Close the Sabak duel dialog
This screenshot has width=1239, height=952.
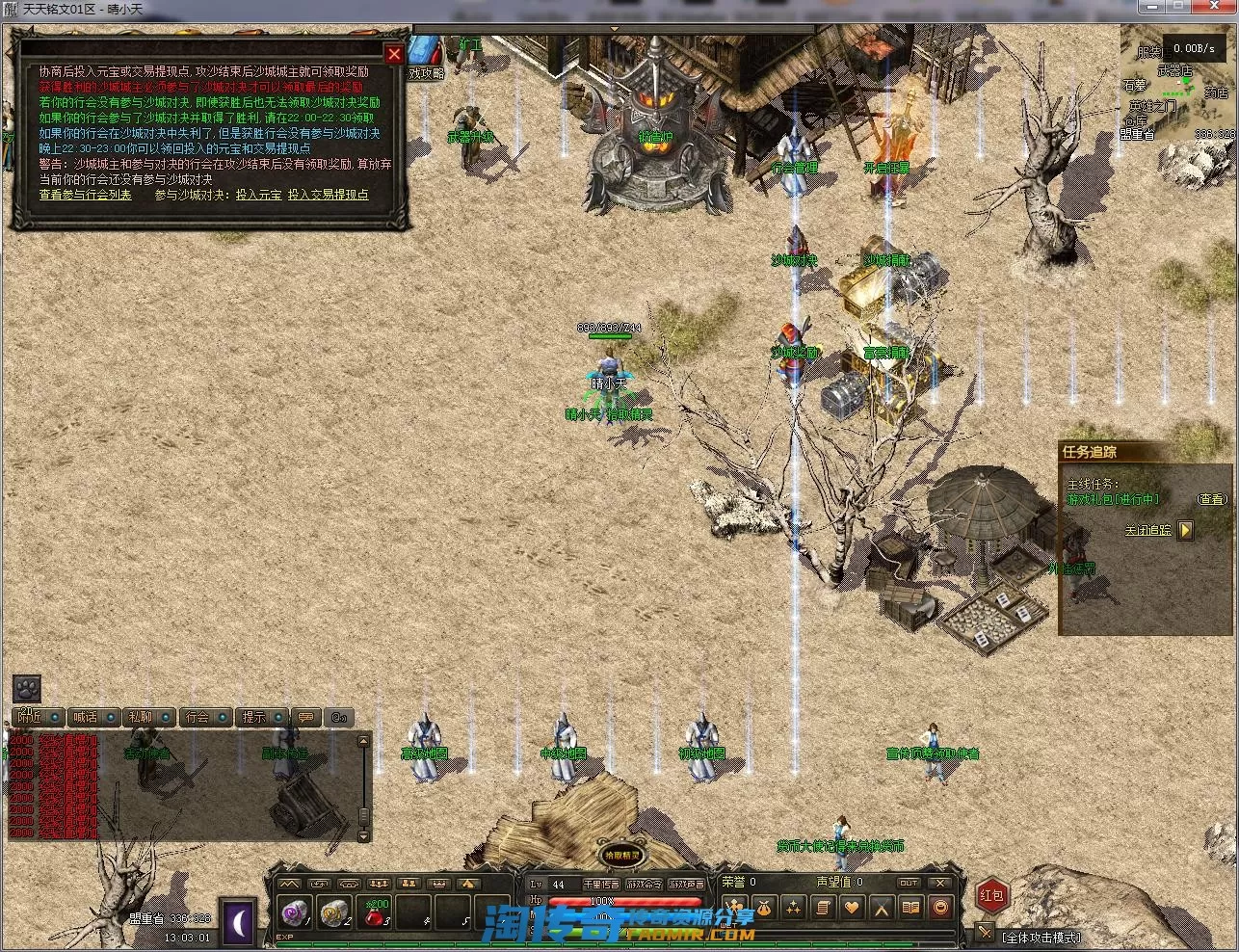[394, 55]
